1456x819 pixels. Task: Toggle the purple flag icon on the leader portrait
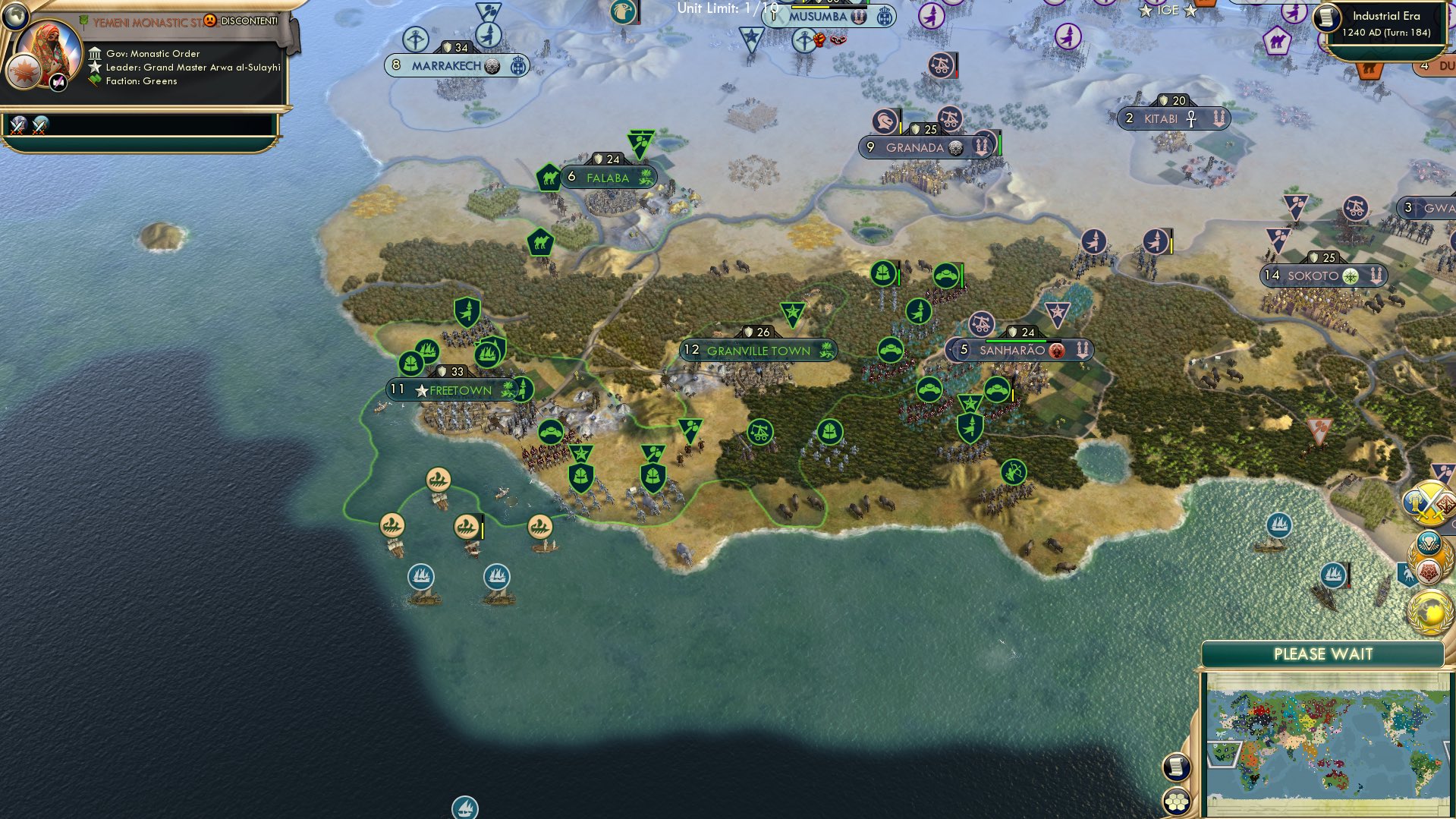coord(57,82)
